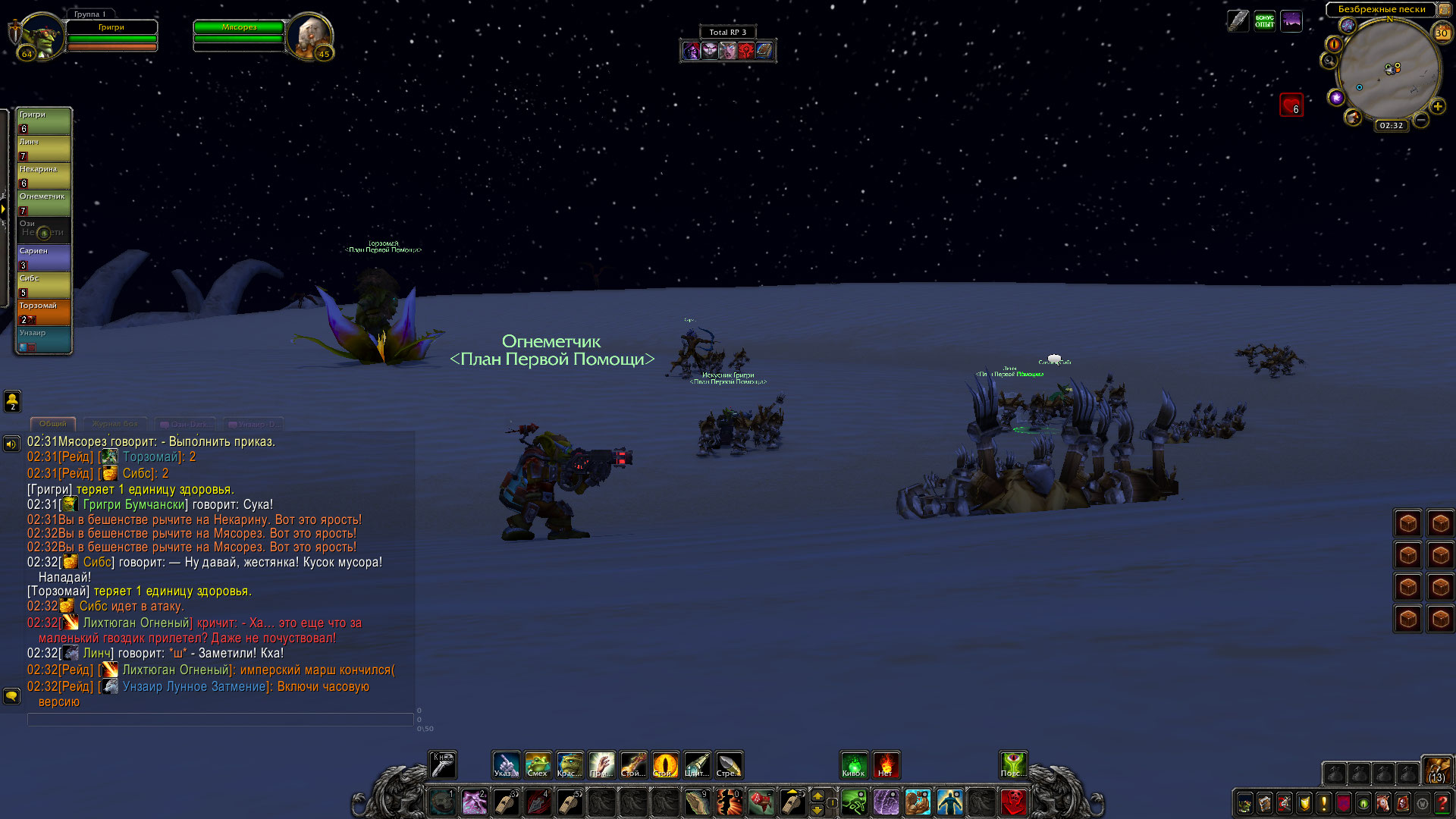
Task: Activate the Смех frog emote button
Action: coord(538,764)
